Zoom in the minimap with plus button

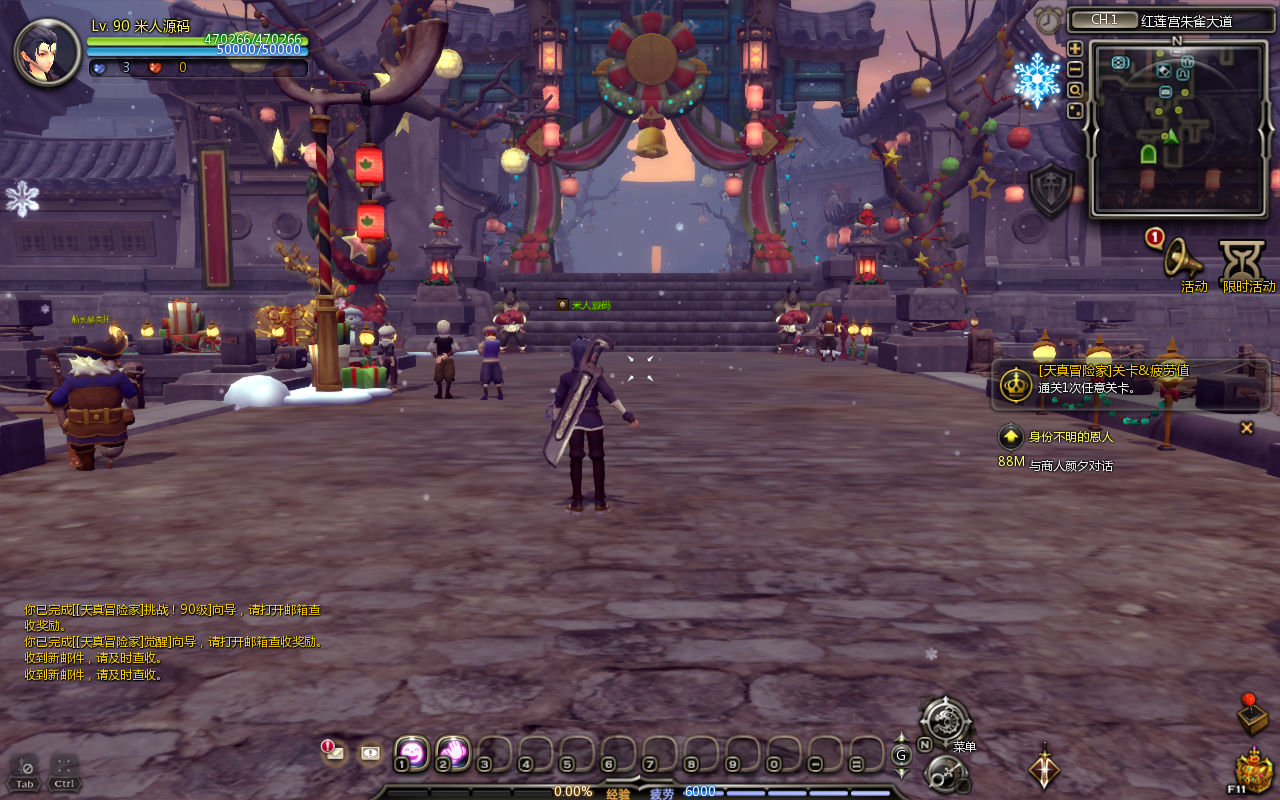pos(1075,48)
